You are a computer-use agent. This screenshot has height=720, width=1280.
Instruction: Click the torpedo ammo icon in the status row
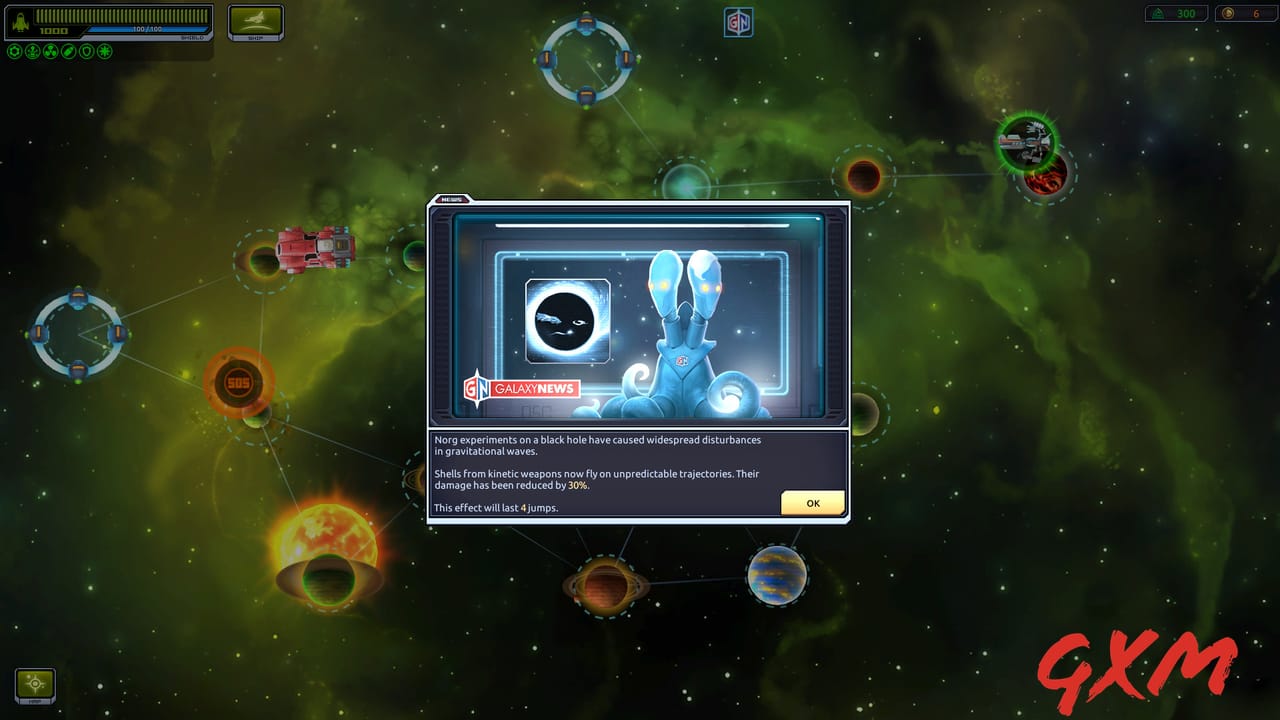68,51
